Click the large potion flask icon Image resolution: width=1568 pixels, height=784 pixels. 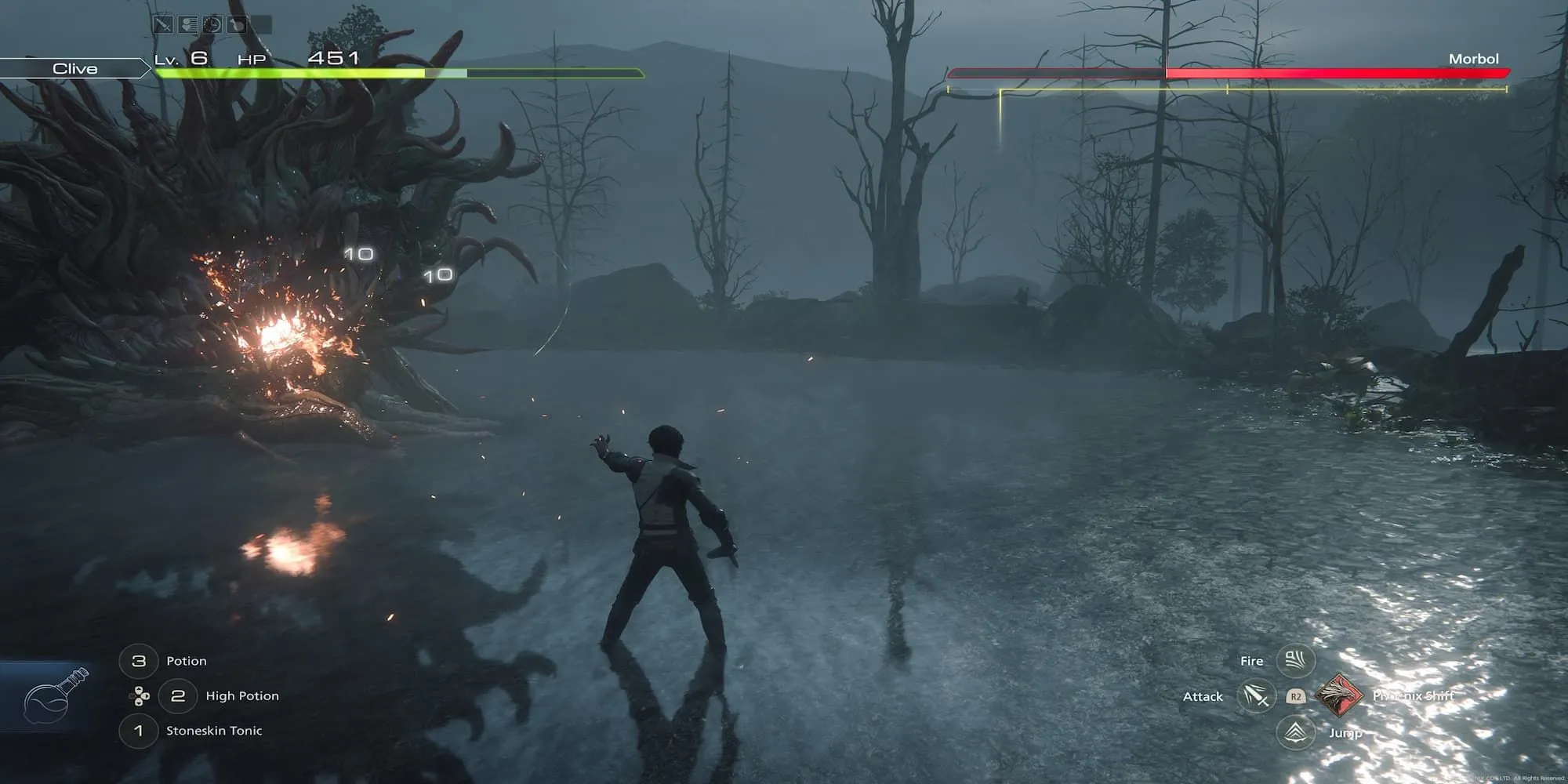click(55, 695)
